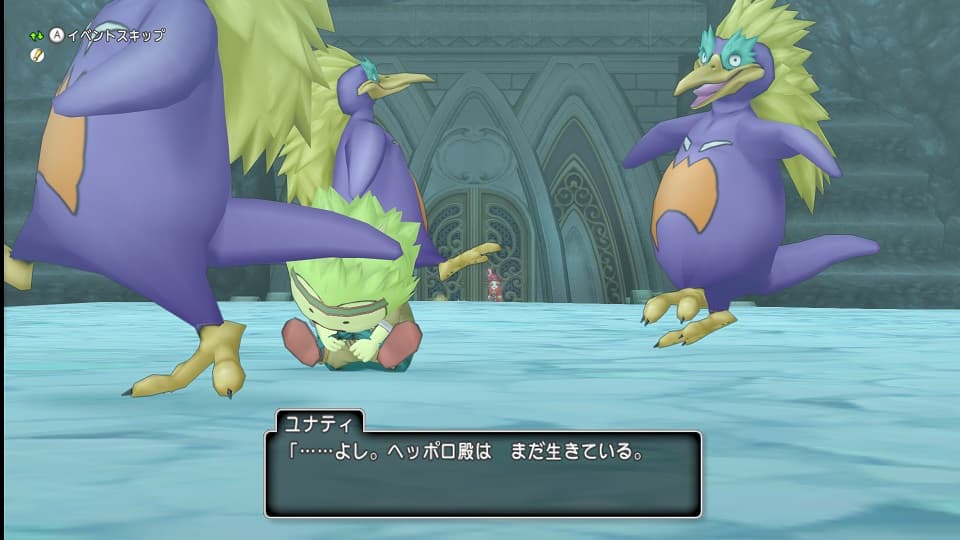Skip the event via イベントスキップ label

pyautogui.click(x=114, y=35)
